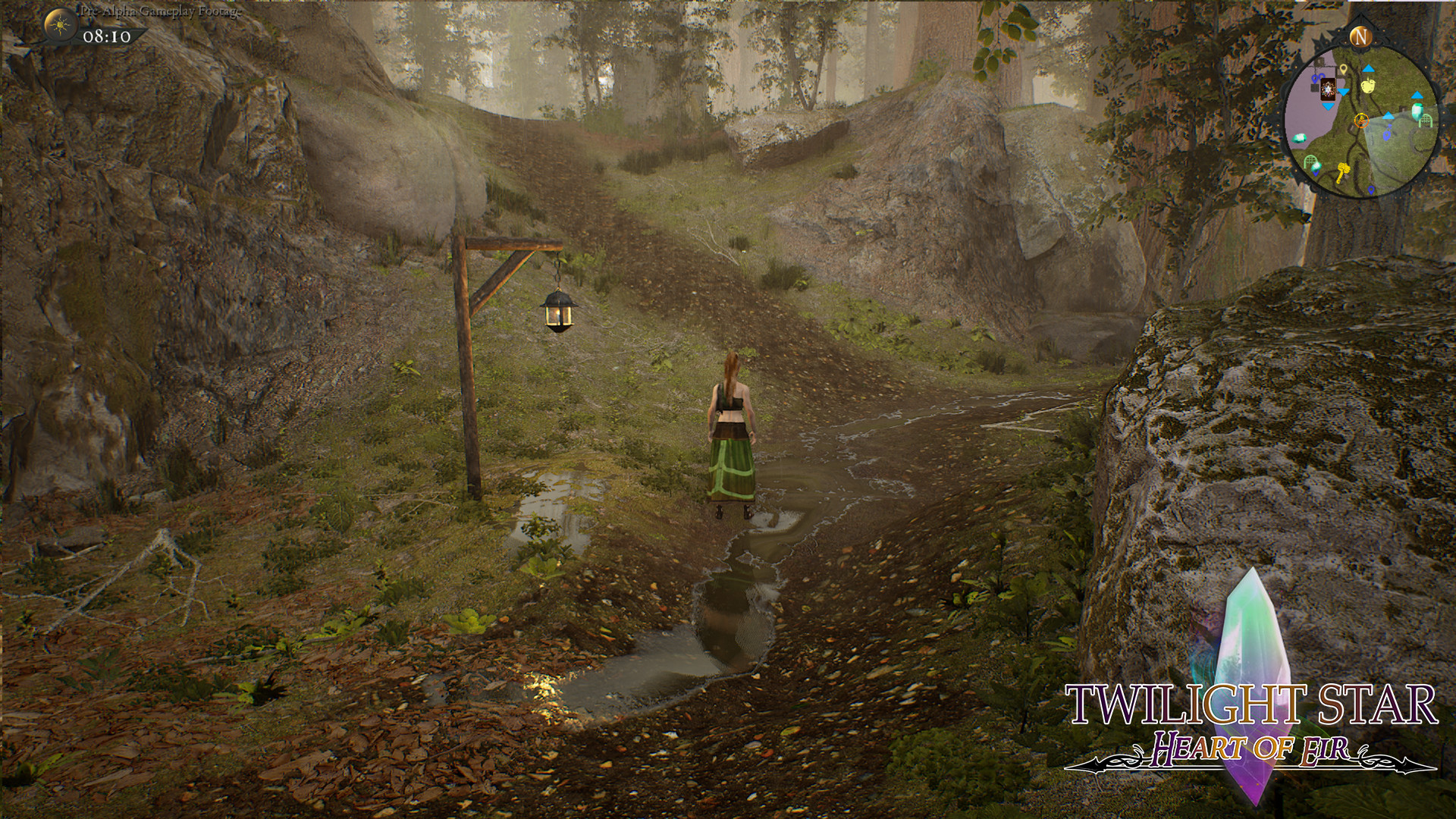Click the green gem icon on the minimap's right
Image resolution: width=1456 pixels, height=819 pixels.
pyautogui.click(x=1417, y=111)
